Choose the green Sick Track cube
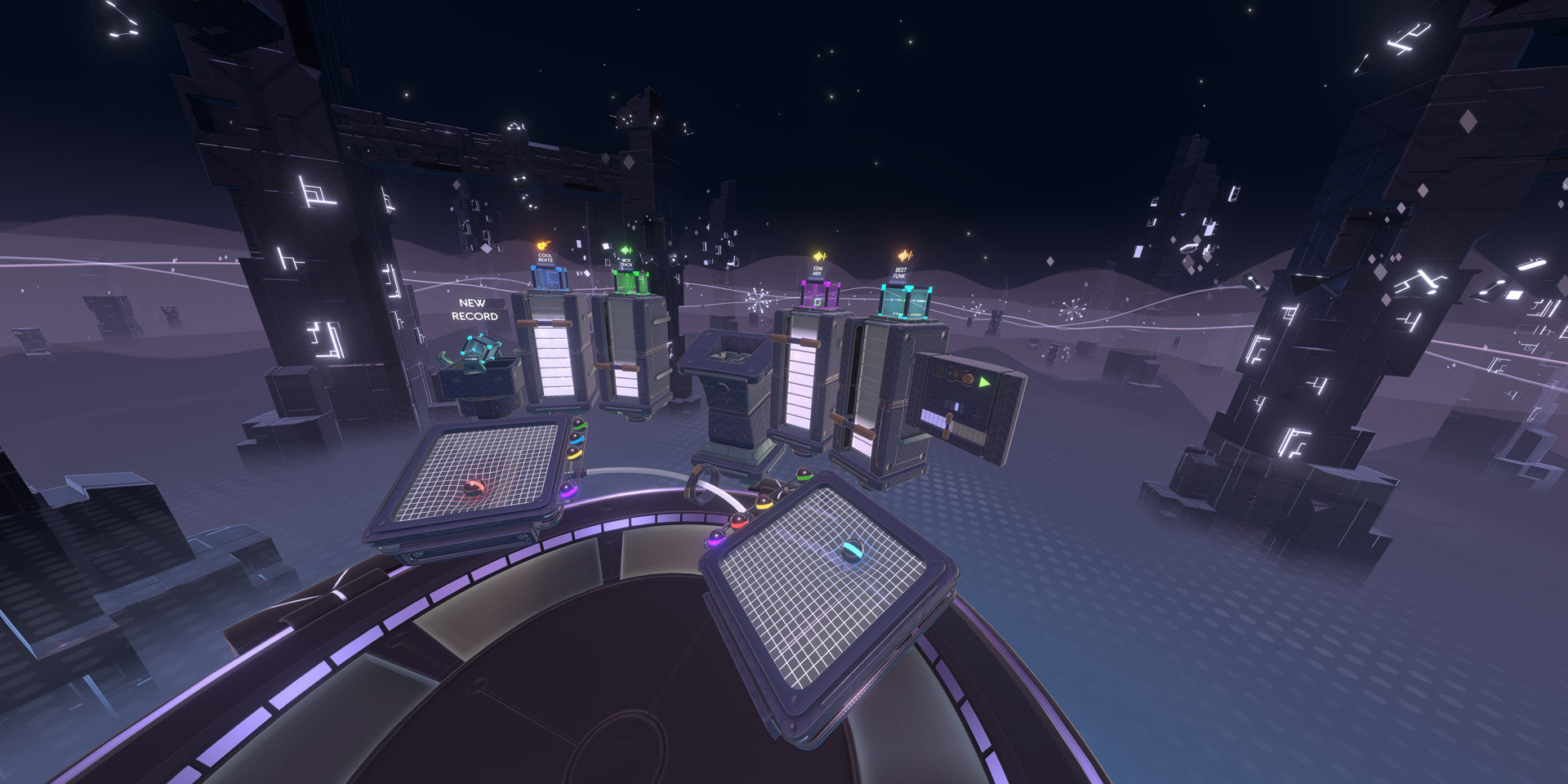Screen dimensions: 1568x784 (x=630, y=282)
